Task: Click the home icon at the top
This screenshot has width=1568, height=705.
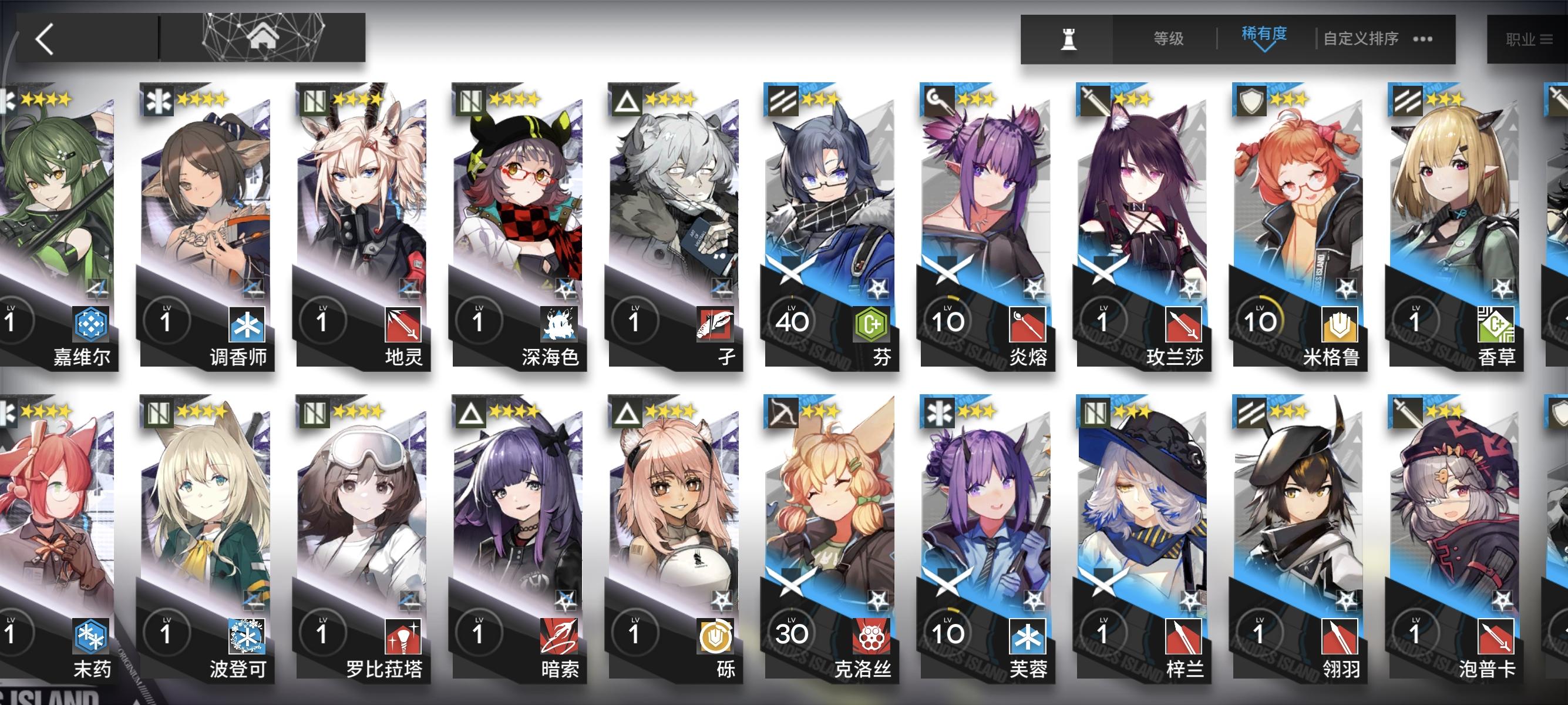Action: (x=264, y=36)
